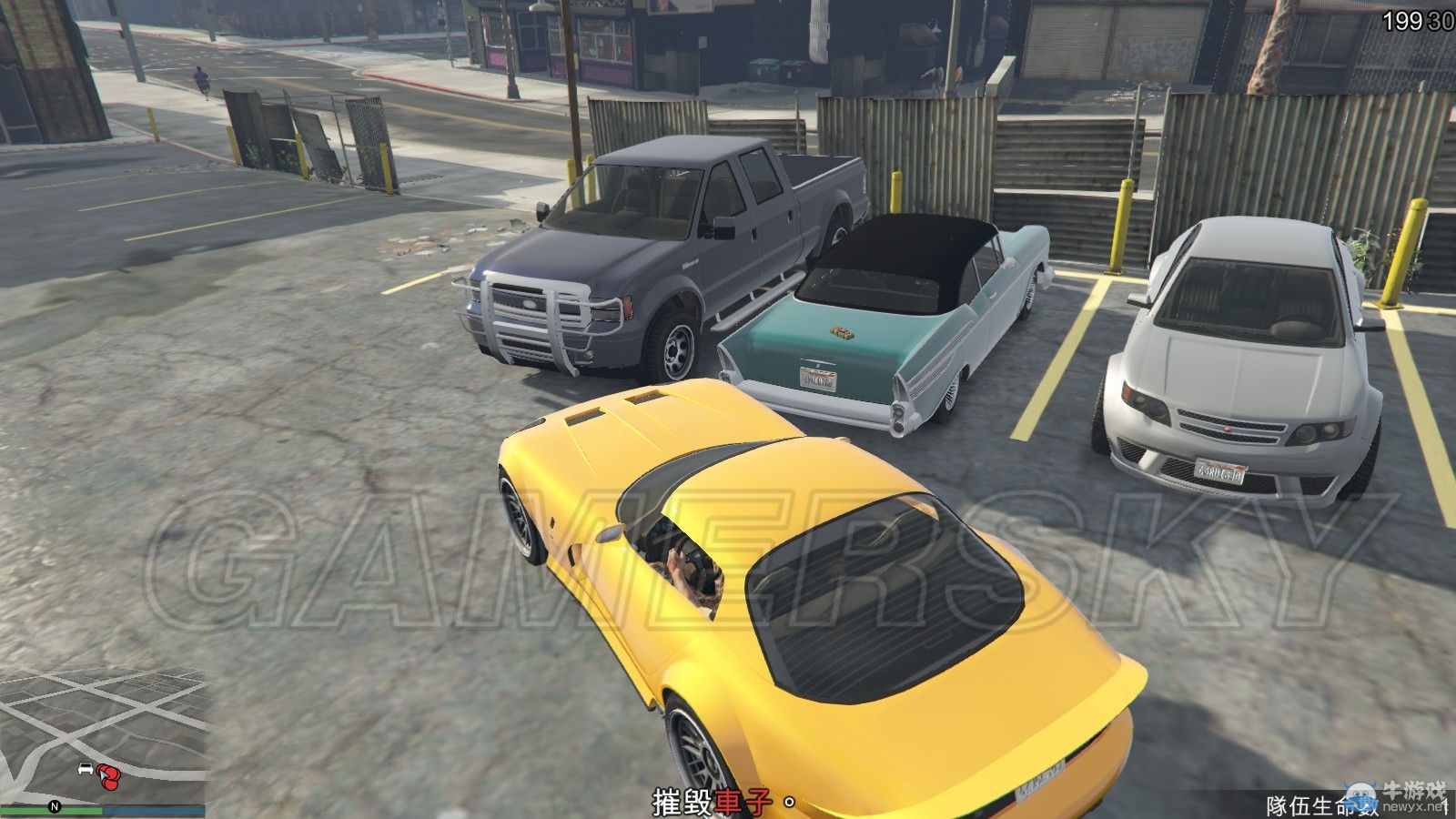
Task: Click the team lives counter number
Action: [1448, 806]
